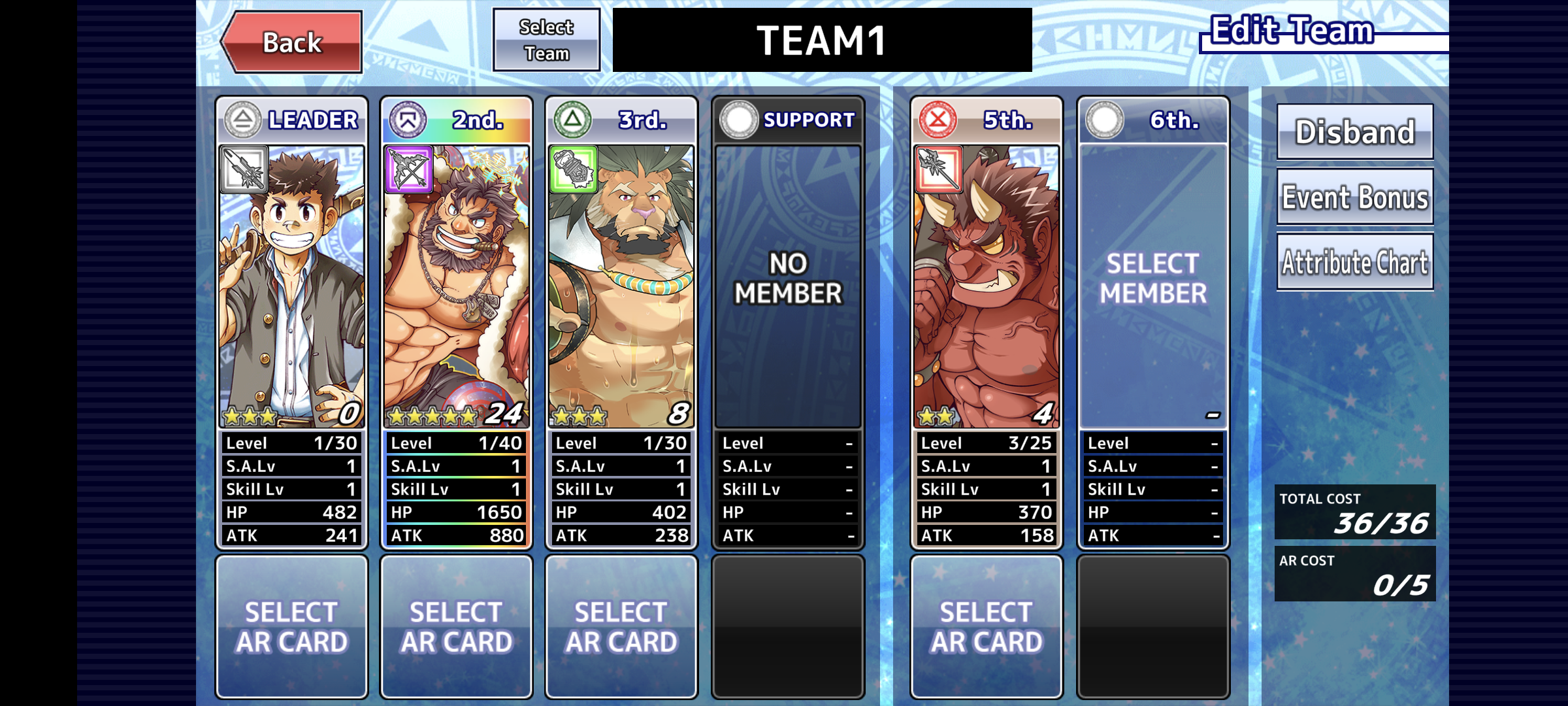The width and height of the screenshot is (1568, 706).
Task: Open the empty SUPPORT member slot
Action: [x=788, y=286]
